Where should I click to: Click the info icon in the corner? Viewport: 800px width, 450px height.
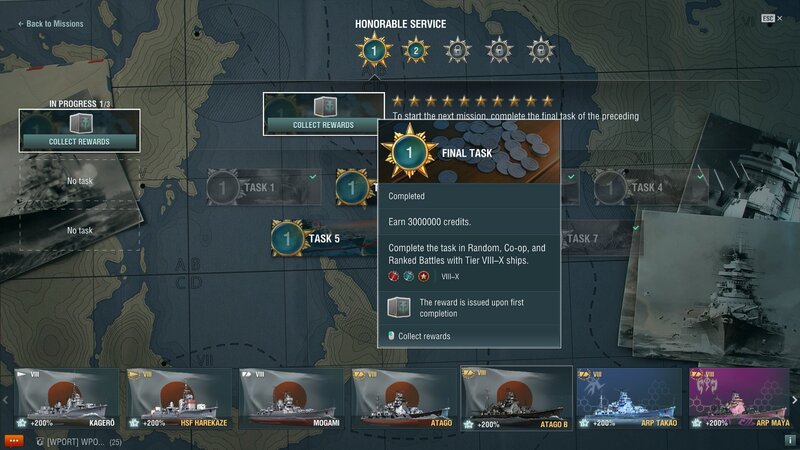789,440
